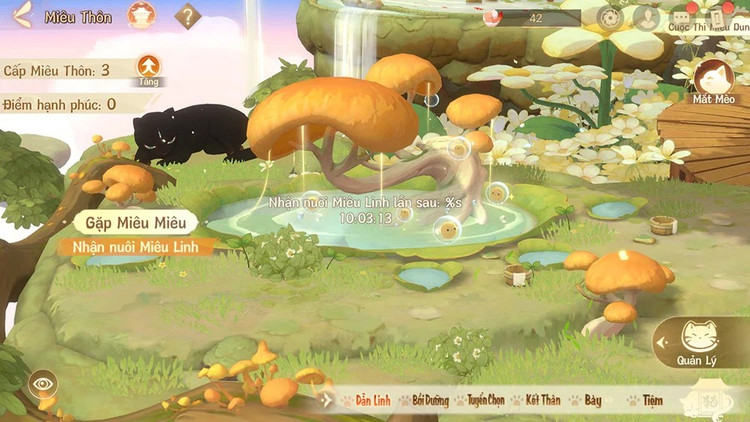Tap the Tăng upgrade arrow button

click(148, 70)
